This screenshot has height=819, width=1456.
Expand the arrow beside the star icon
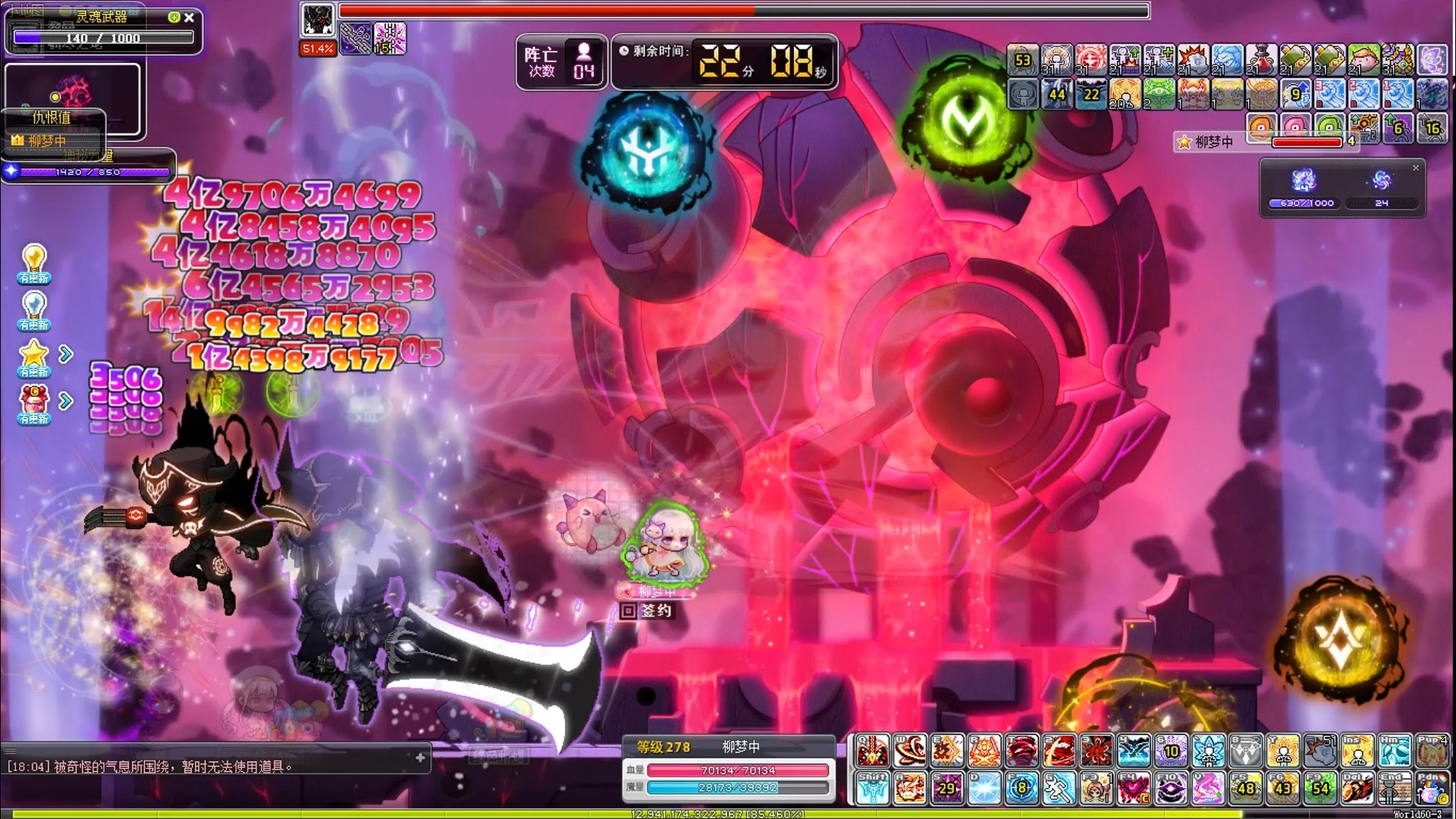click(x=67, y=354)
